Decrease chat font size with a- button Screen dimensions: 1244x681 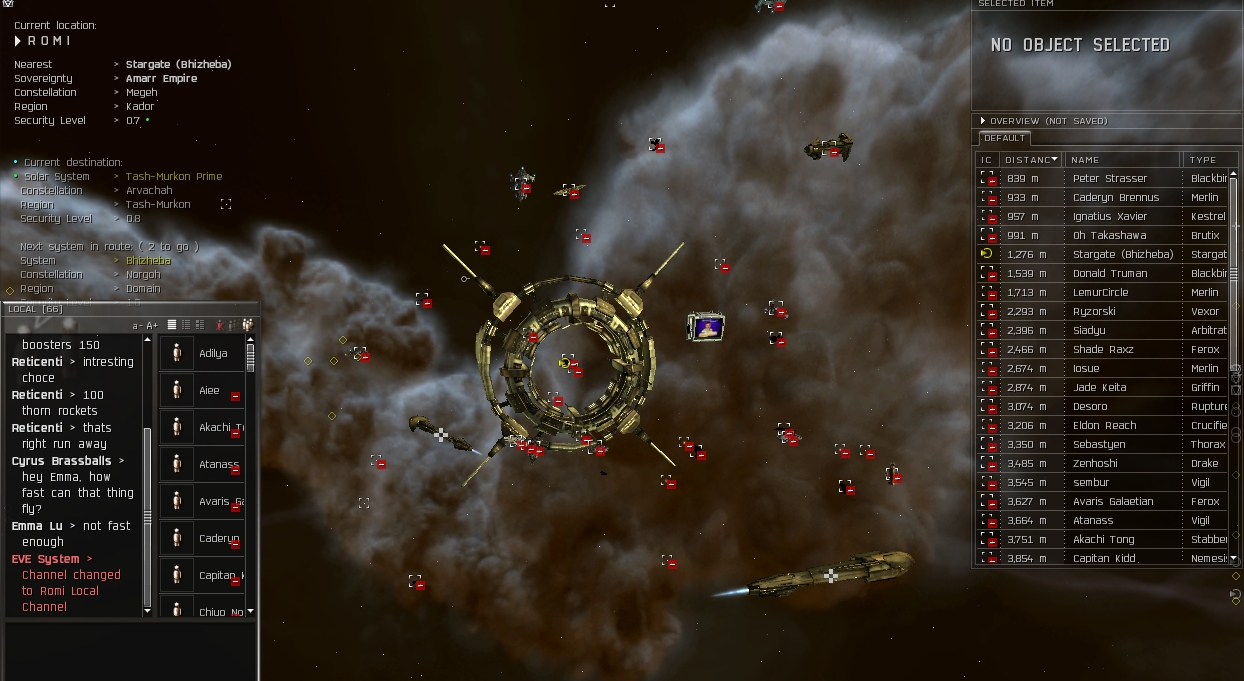[137, 326]
